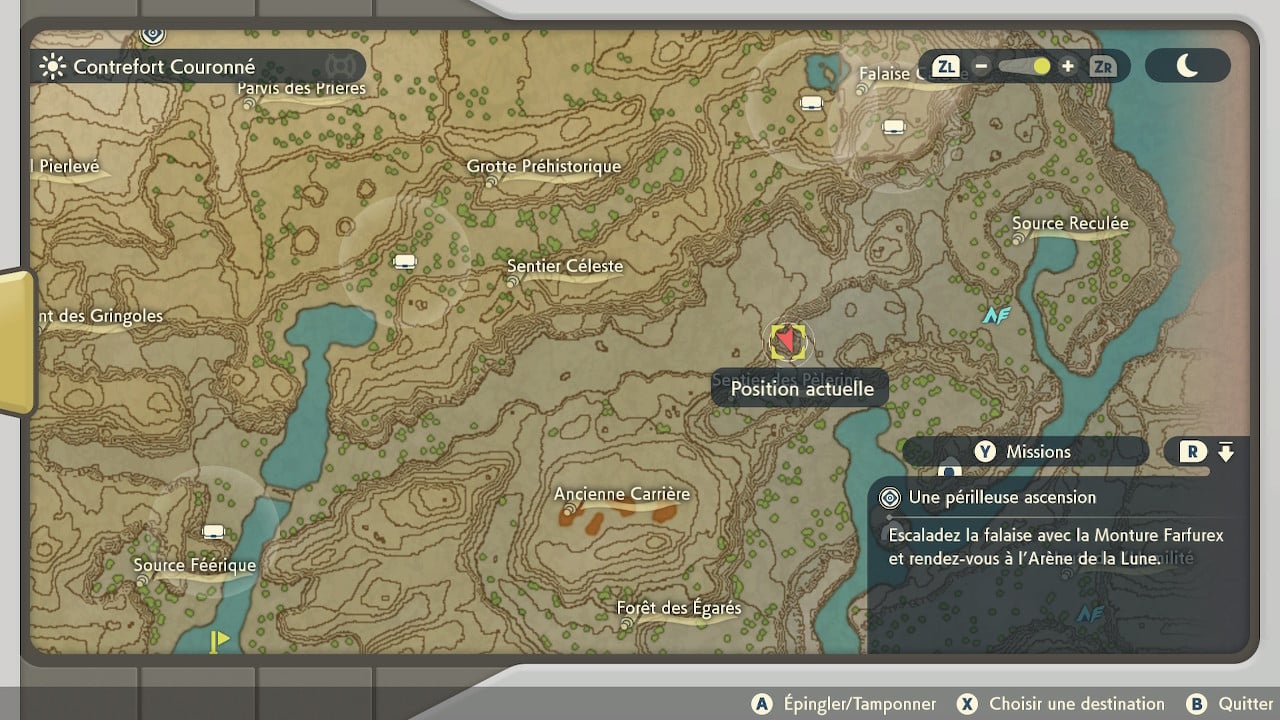Choose the Grotte Préhistorique map label

[544, 167]
